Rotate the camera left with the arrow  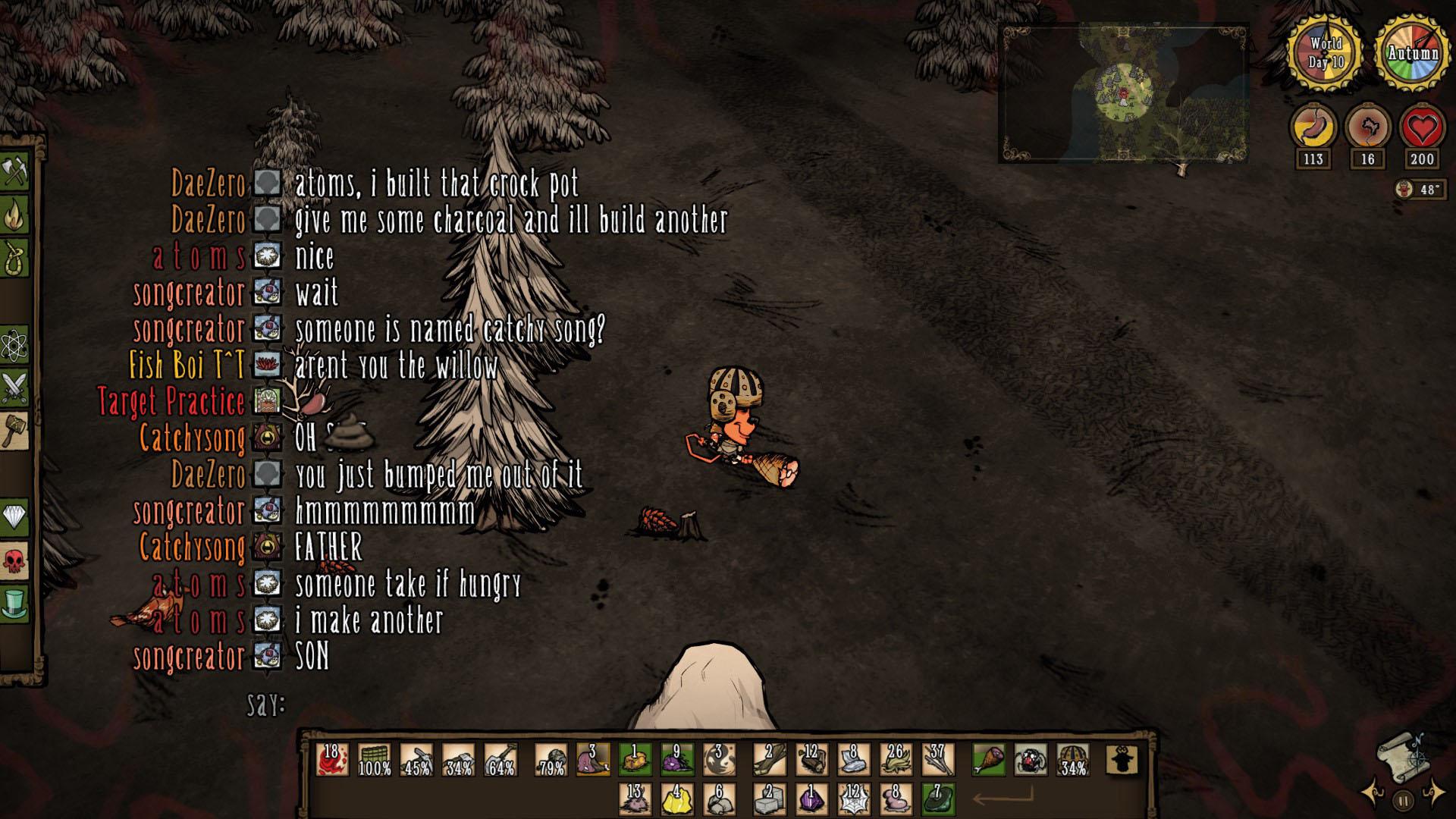(x=1373, y=793)
